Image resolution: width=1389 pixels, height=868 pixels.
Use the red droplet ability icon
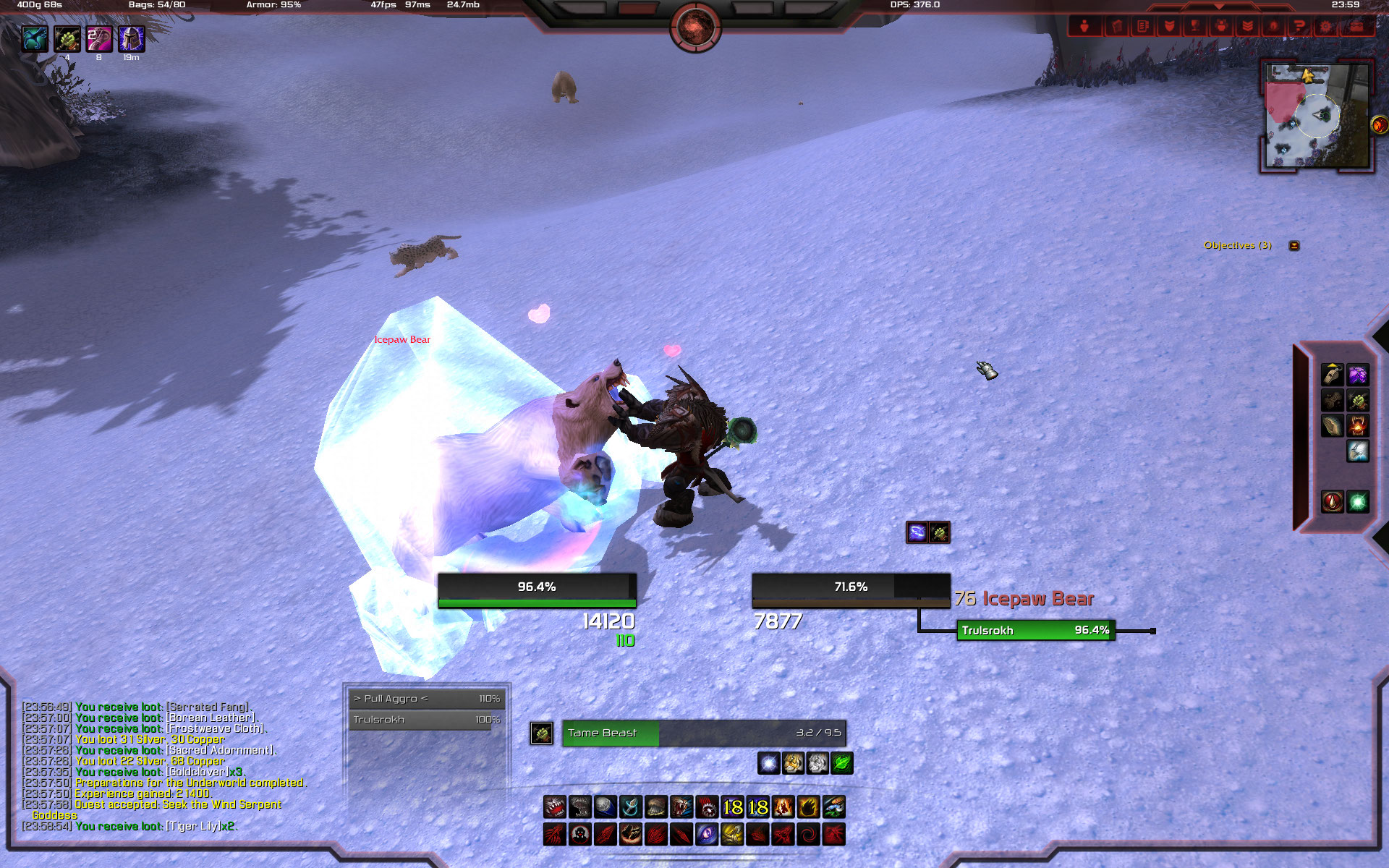[x=1333, y=501]
